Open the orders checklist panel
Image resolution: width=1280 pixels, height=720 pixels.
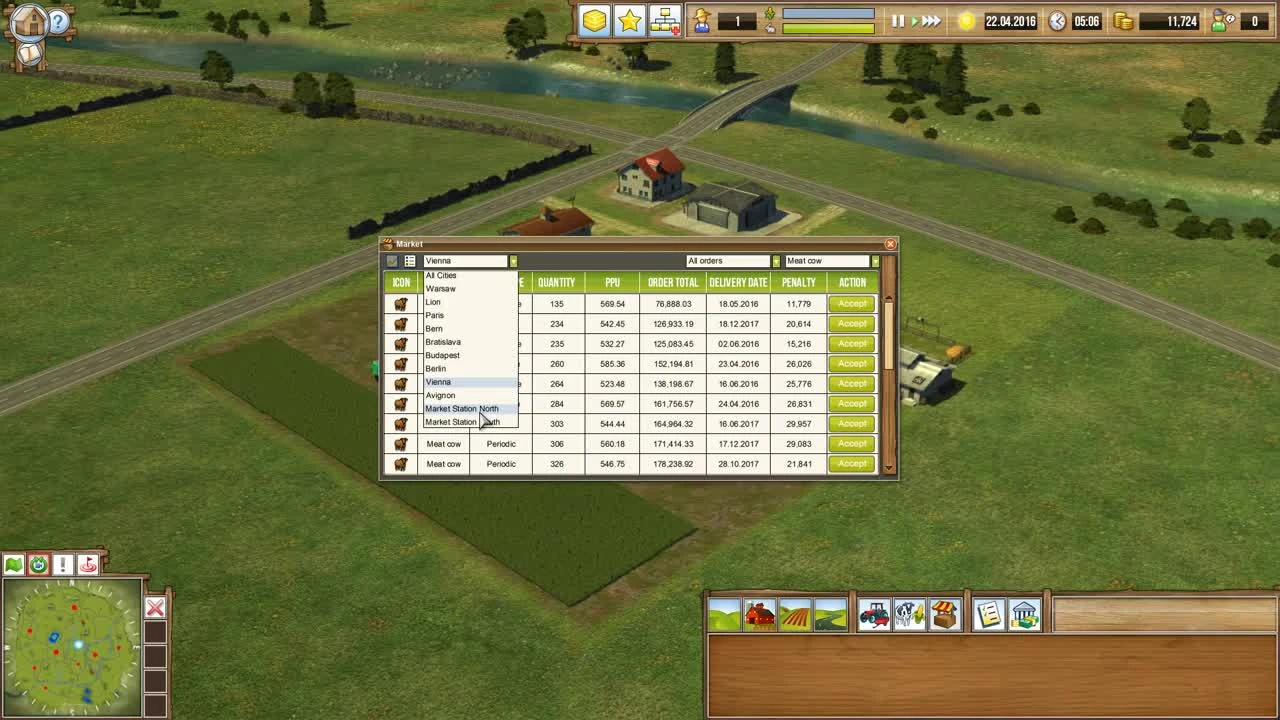(x=988, y=615)
